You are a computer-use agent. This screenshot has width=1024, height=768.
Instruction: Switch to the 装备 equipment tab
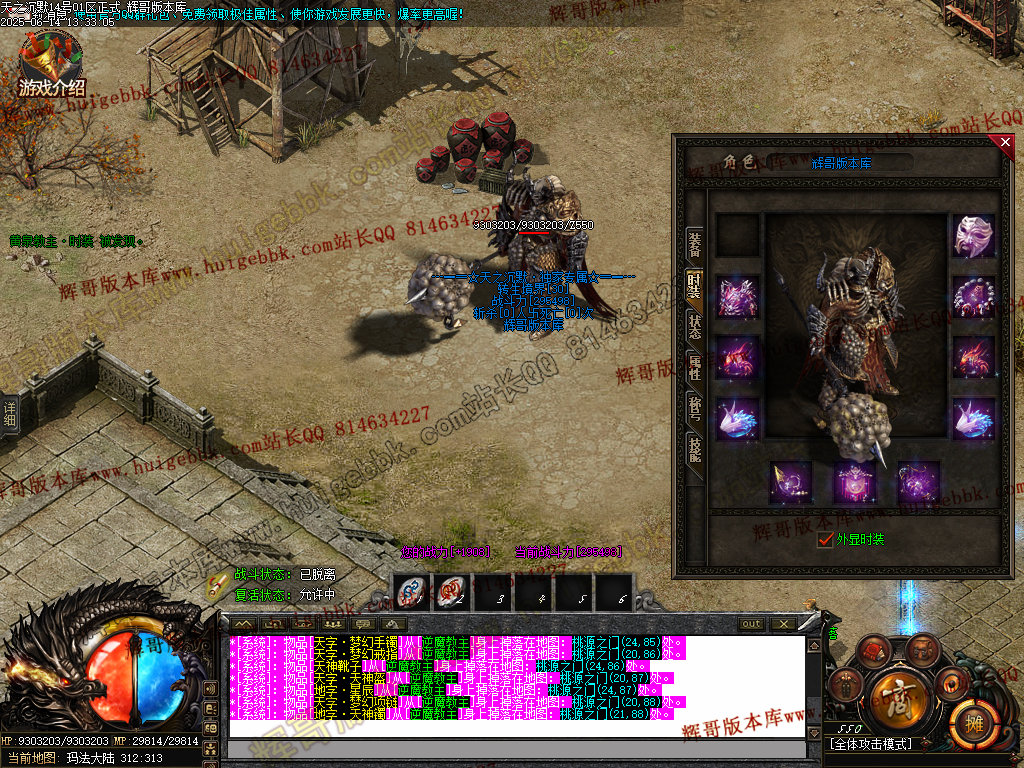[694, 243]
